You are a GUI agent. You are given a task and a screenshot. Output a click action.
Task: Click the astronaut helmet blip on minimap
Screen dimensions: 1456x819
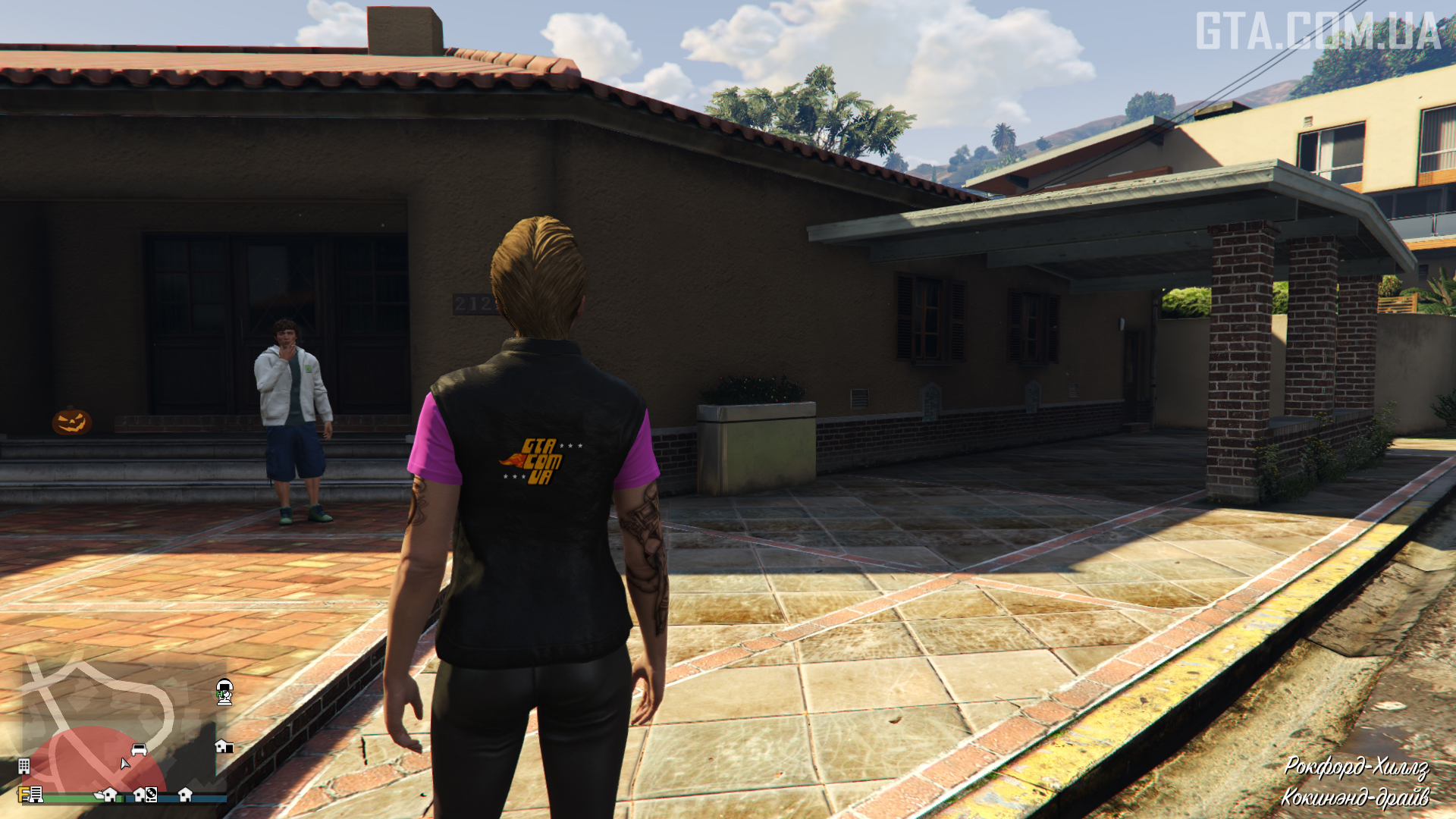click(224, 692)
